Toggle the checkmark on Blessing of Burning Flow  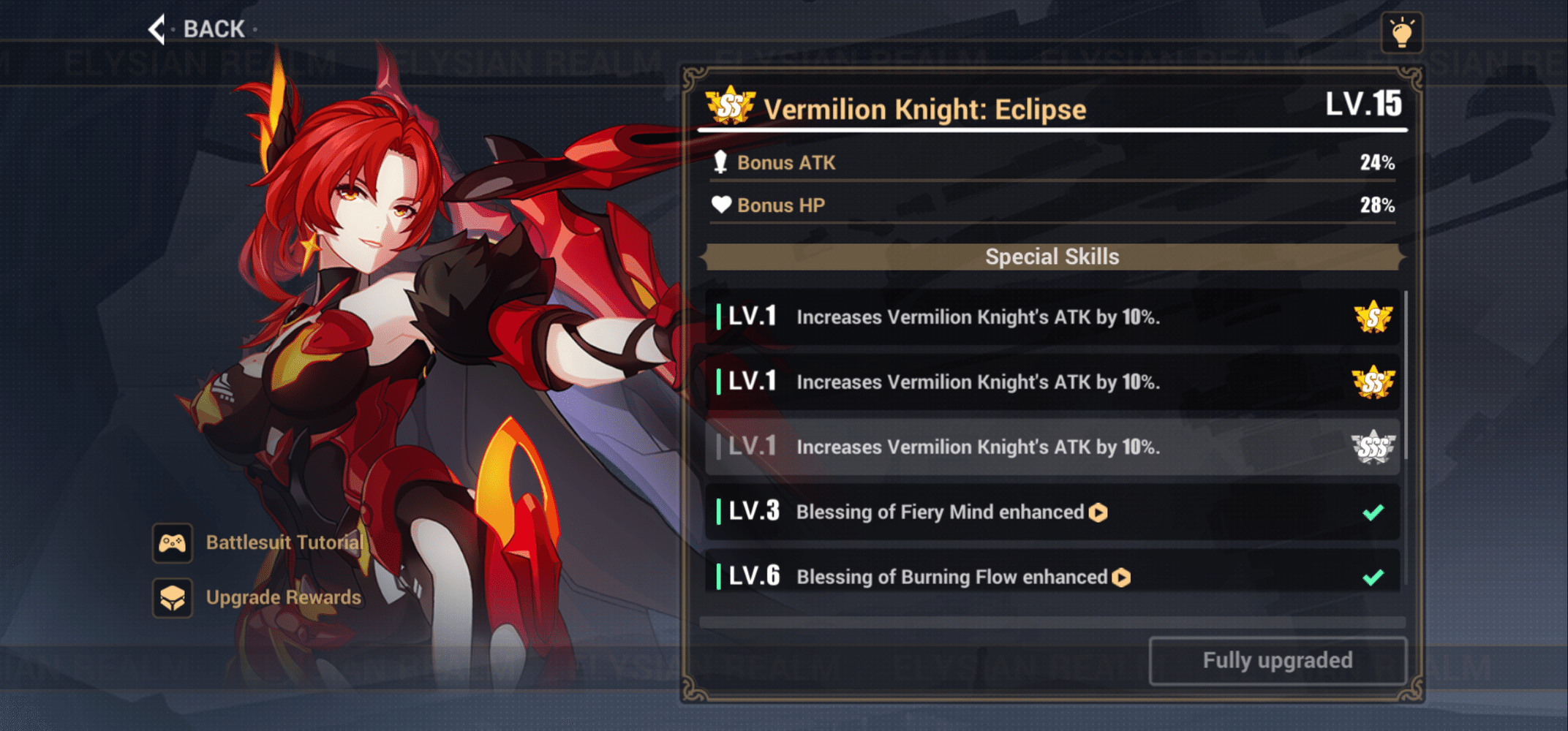[1372, 577]
